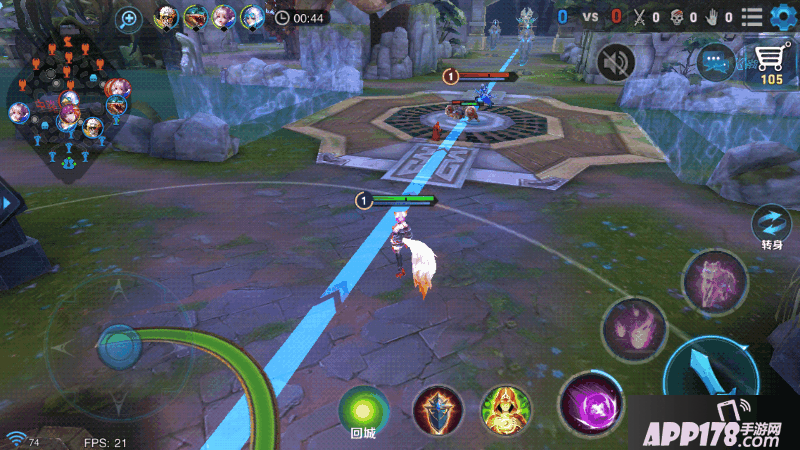Select the blue-haired teammate portrait in the top bar
This screenshot has height=450, width=800.
click(x=252, y=17)
